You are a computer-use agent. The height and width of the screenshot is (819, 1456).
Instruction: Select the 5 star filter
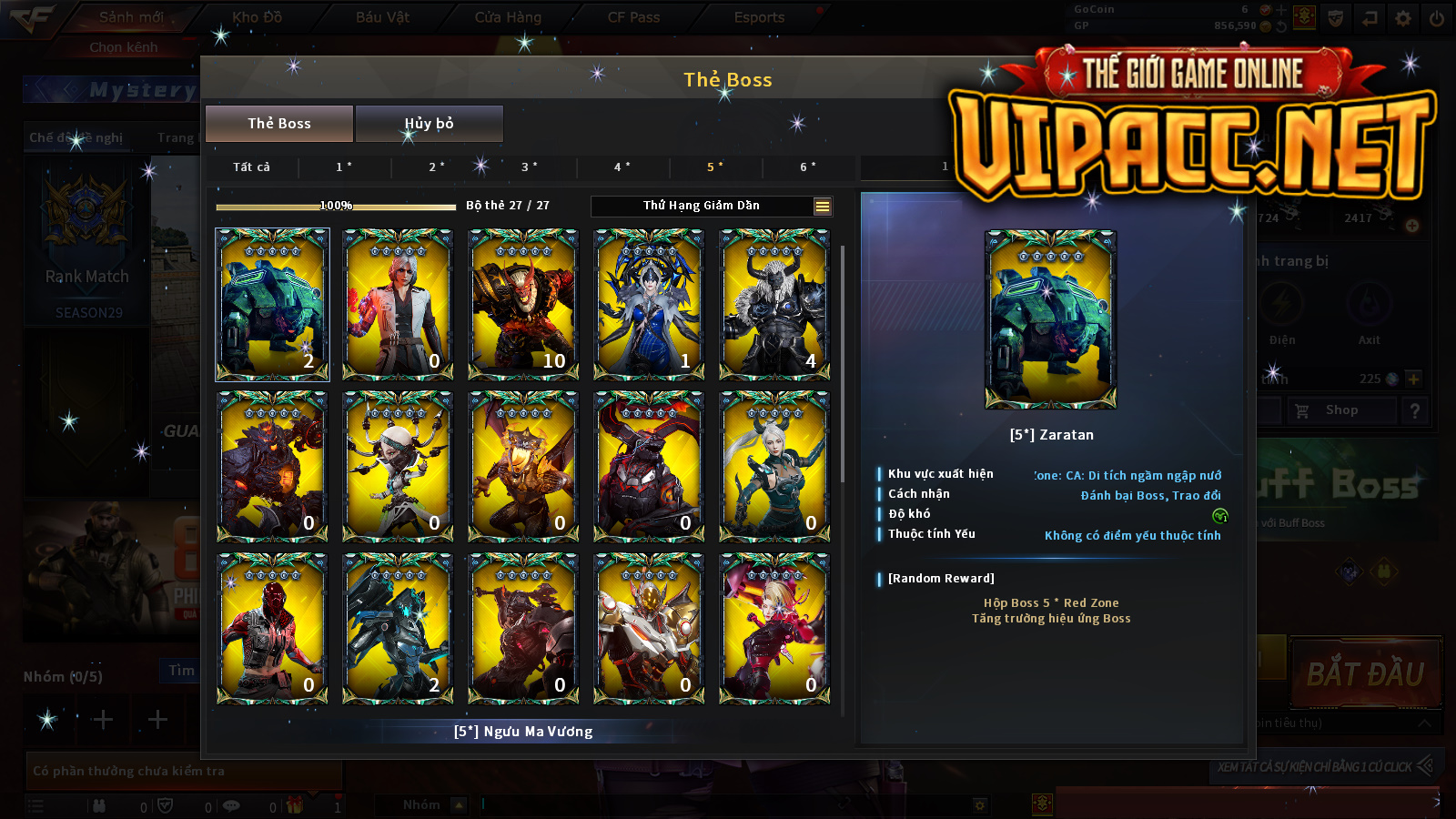click(715, 167)
